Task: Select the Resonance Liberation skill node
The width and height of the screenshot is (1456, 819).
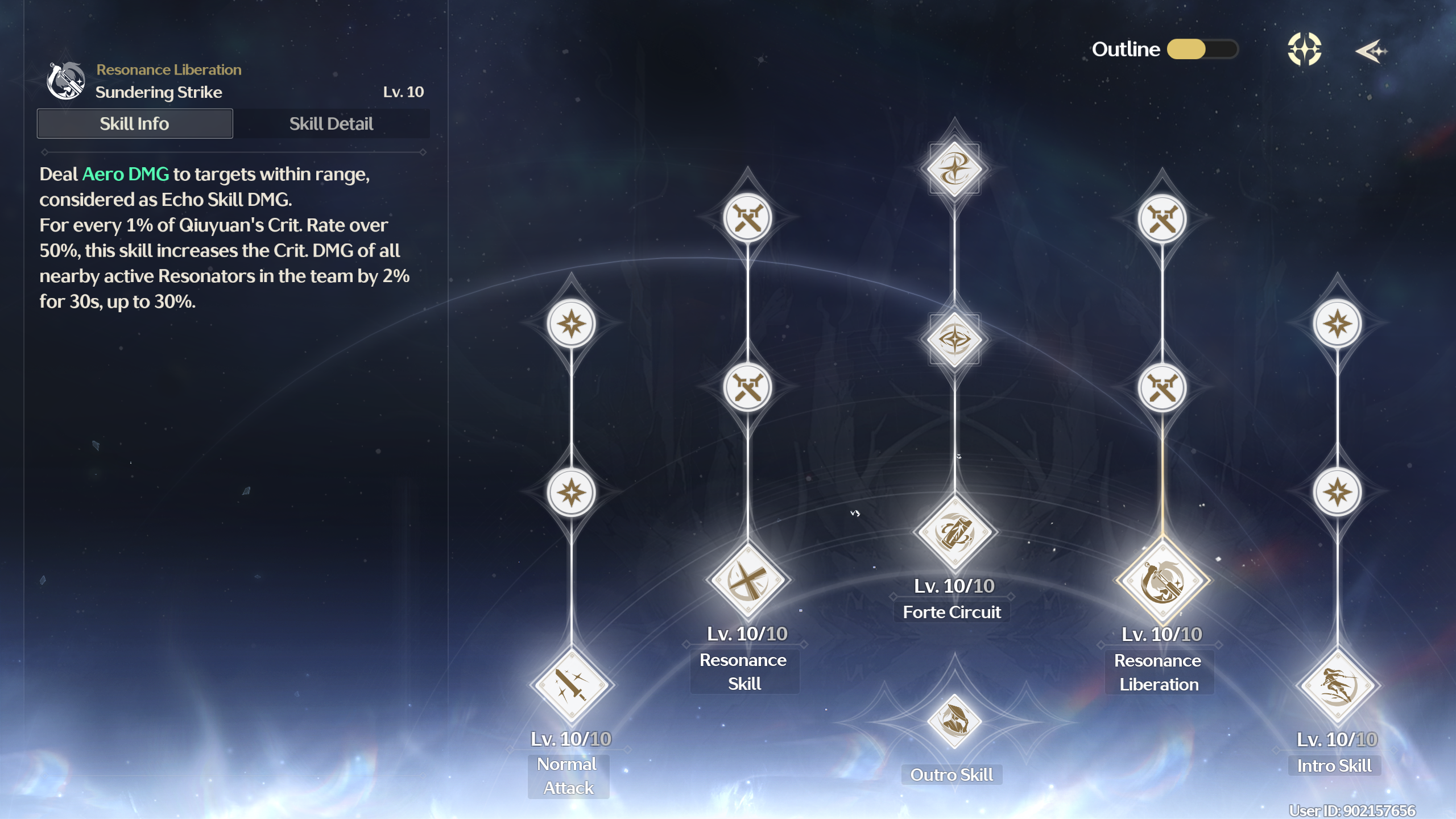Action: [1162, 581]
